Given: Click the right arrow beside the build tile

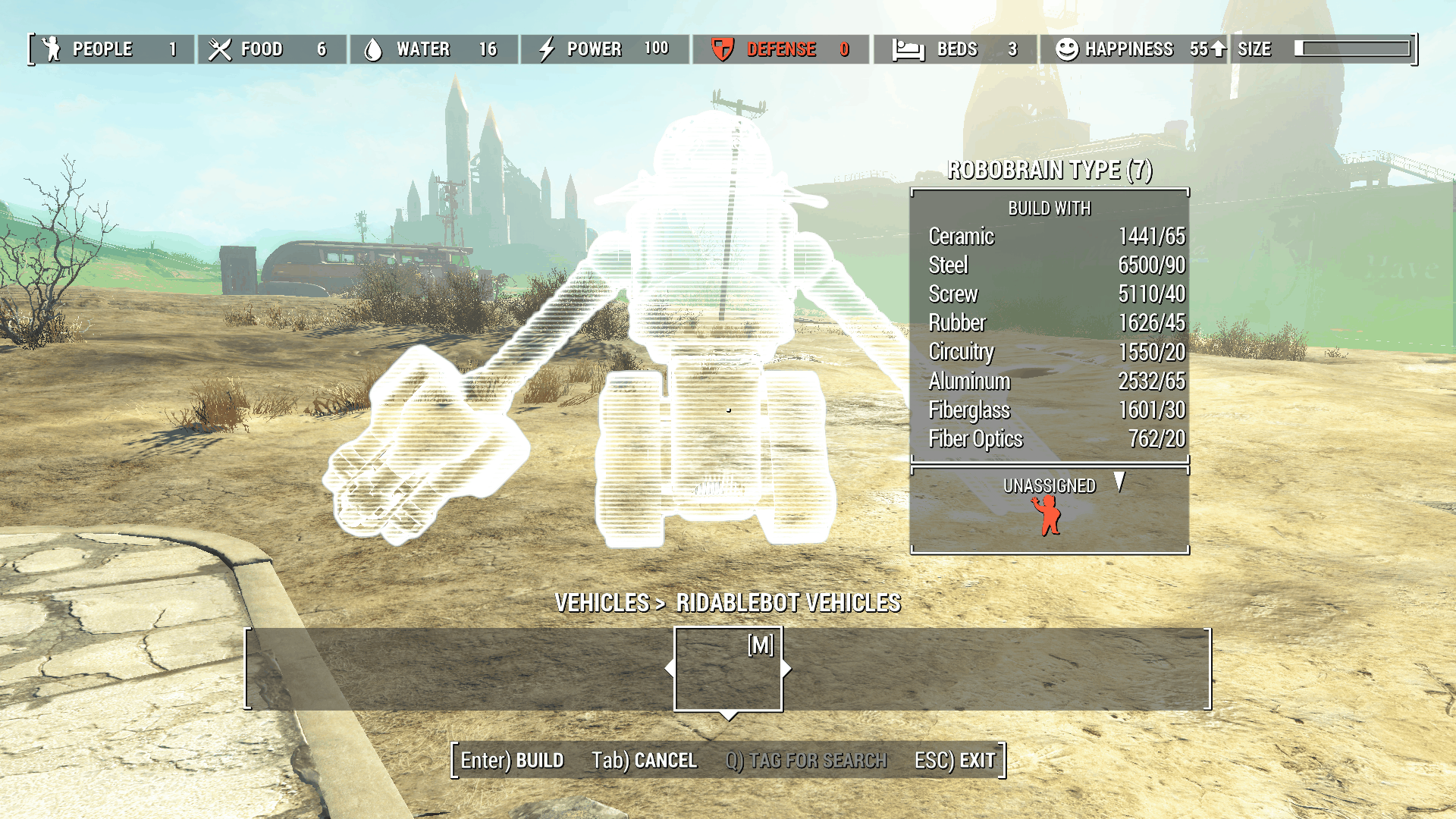Looking at the screenshot, I should 787,669.
